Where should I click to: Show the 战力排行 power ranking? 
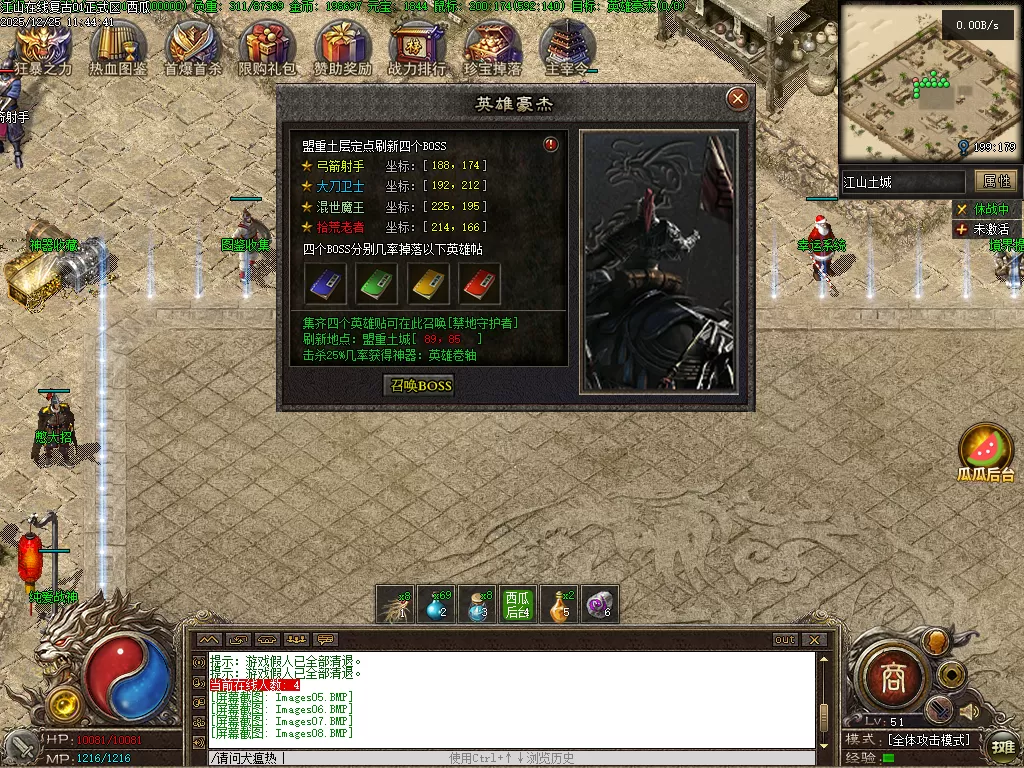417,46
